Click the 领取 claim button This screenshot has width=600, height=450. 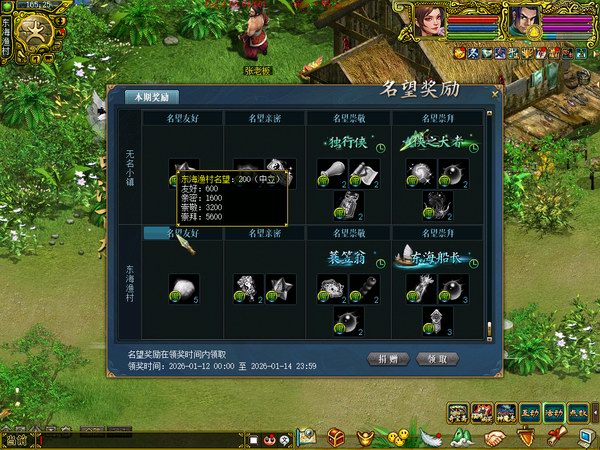pos(442,358)
